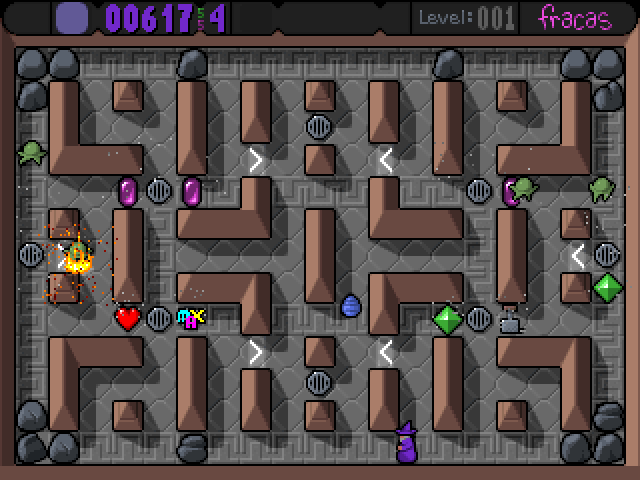Click the pink fracas logo
Viewport: 640px width, 480px height.
point(575,18)
